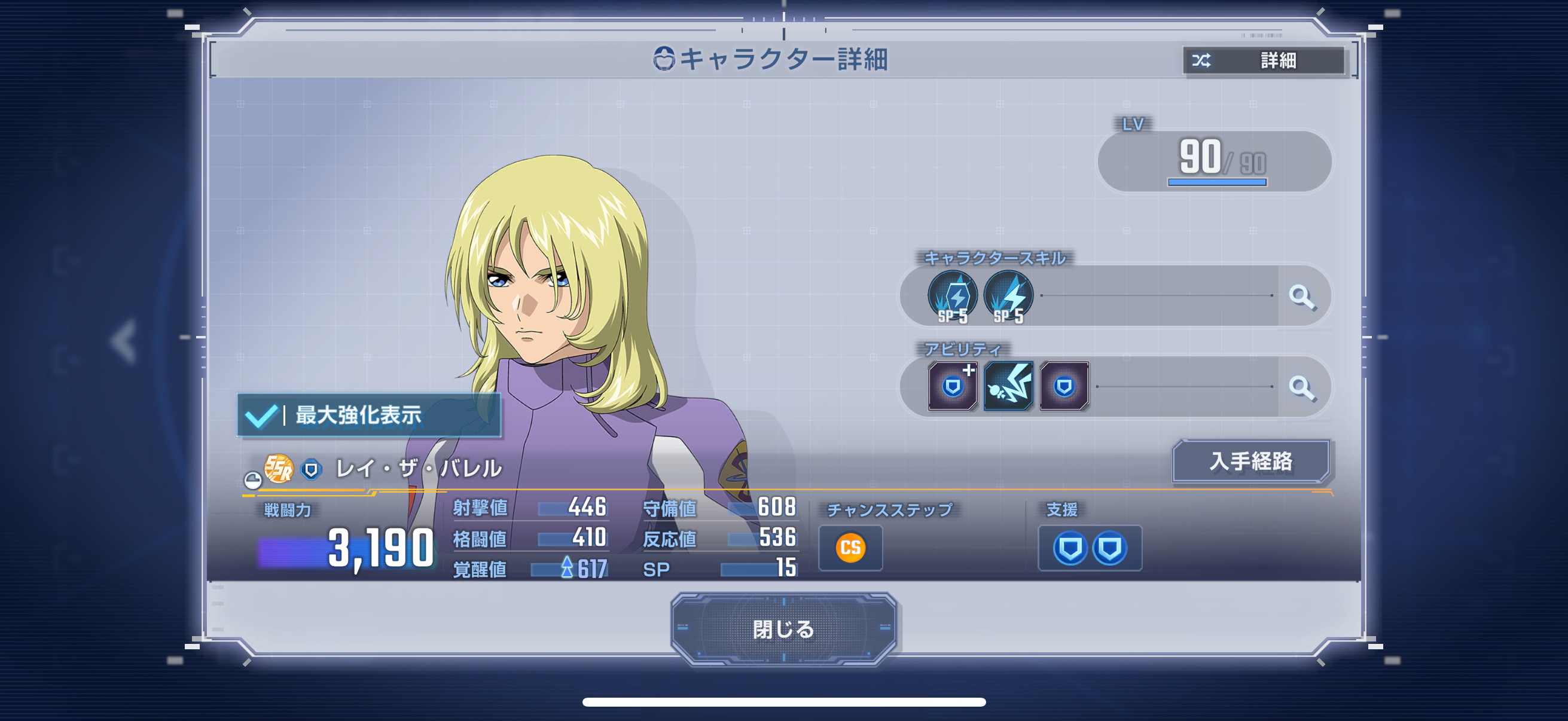Open the 入手経路 acquisition route
The width and height of the screenshot is (1568, 721).
1250,461
